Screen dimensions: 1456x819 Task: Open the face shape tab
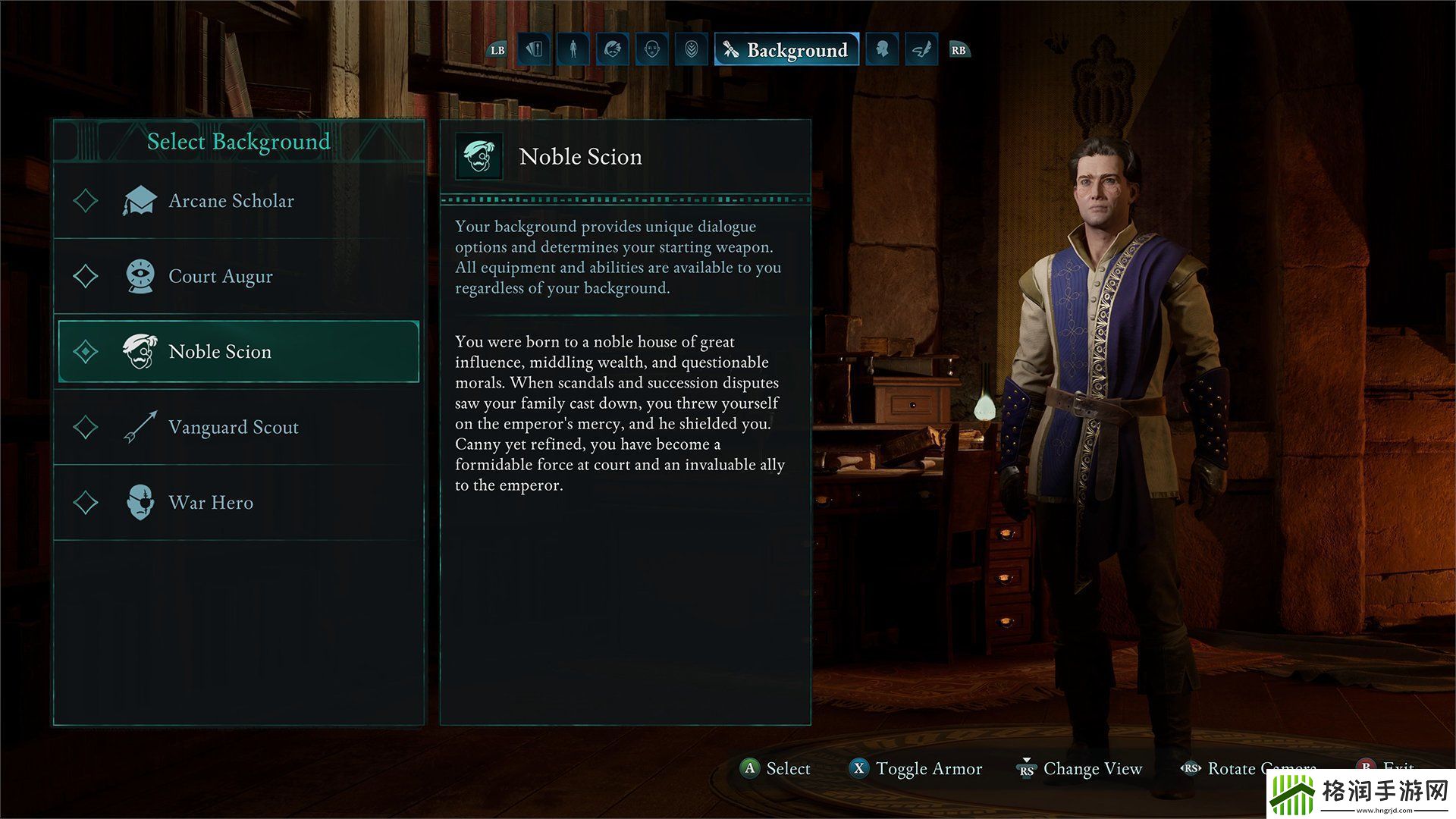[x=651, y=50]
